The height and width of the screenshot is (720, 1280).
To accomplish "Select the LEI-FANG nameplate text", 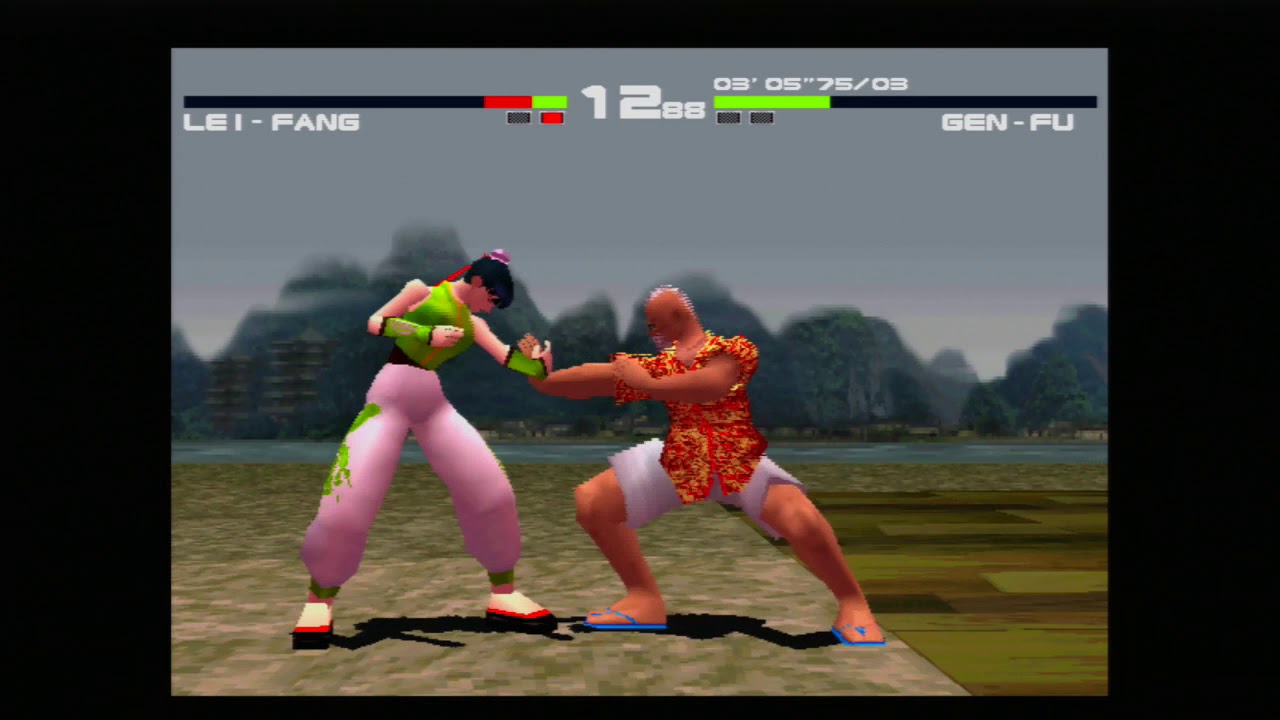I will (x=272, y=122).
